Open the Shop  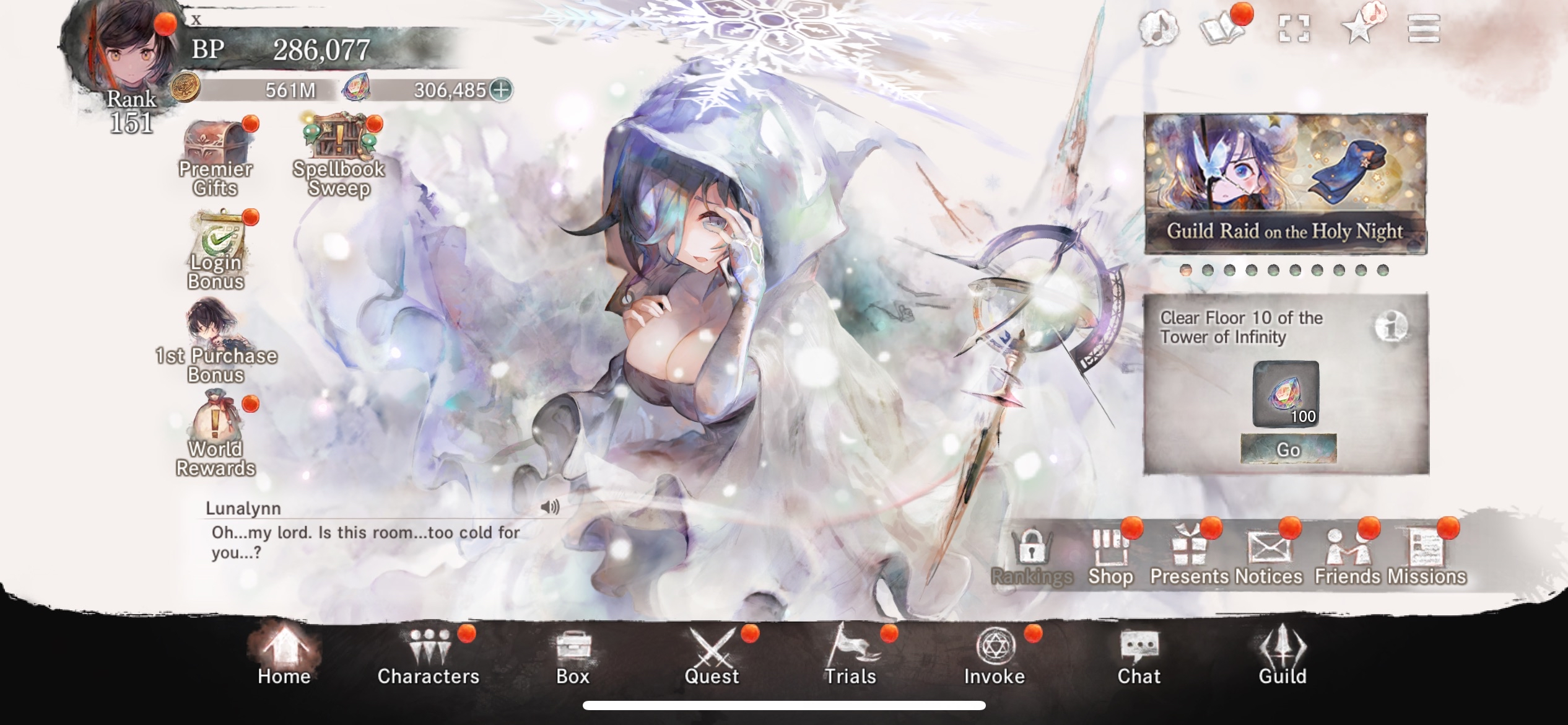click(1112, 548)
